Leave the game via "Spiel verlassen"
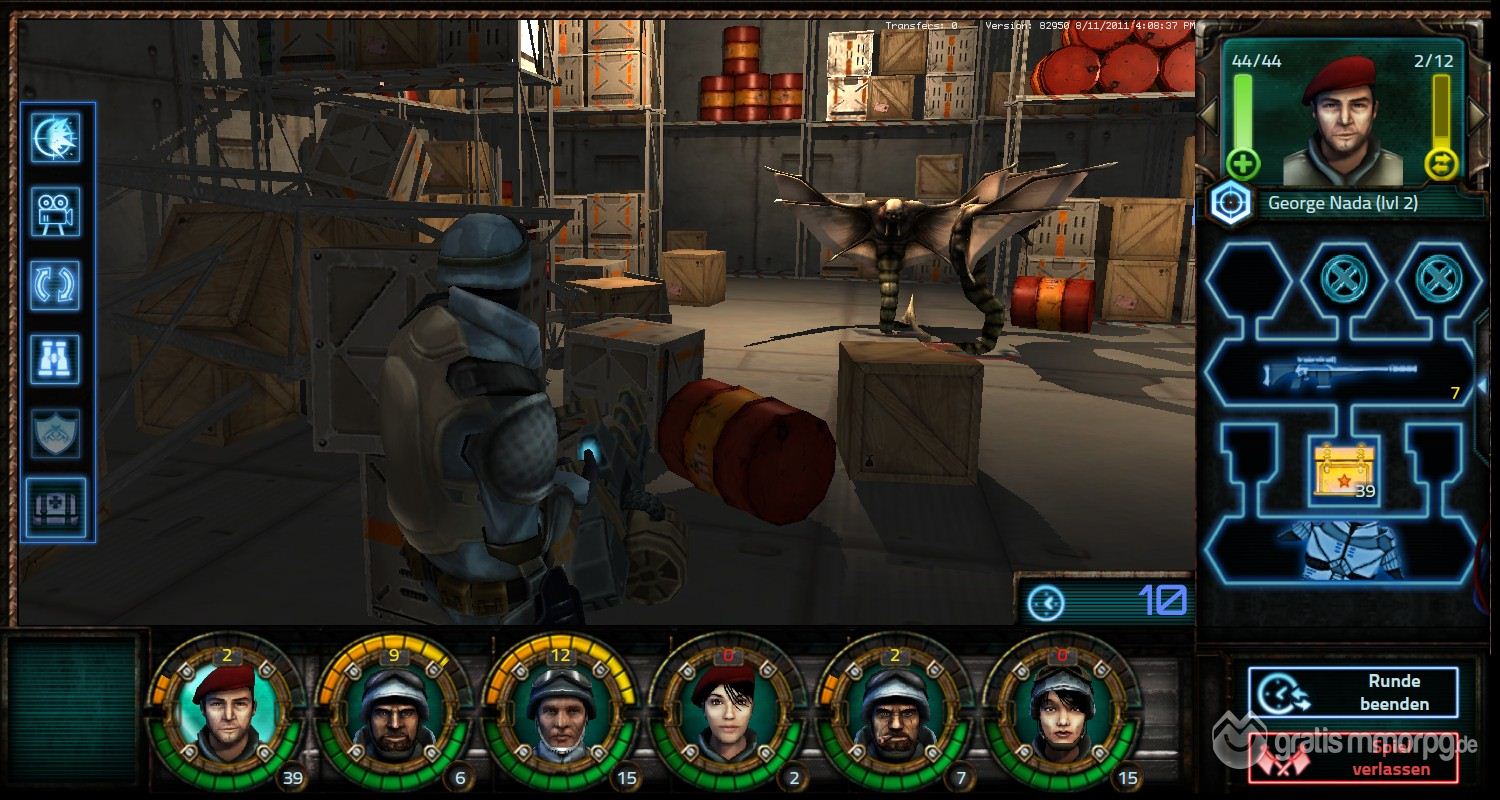 tap(1353, 760)
